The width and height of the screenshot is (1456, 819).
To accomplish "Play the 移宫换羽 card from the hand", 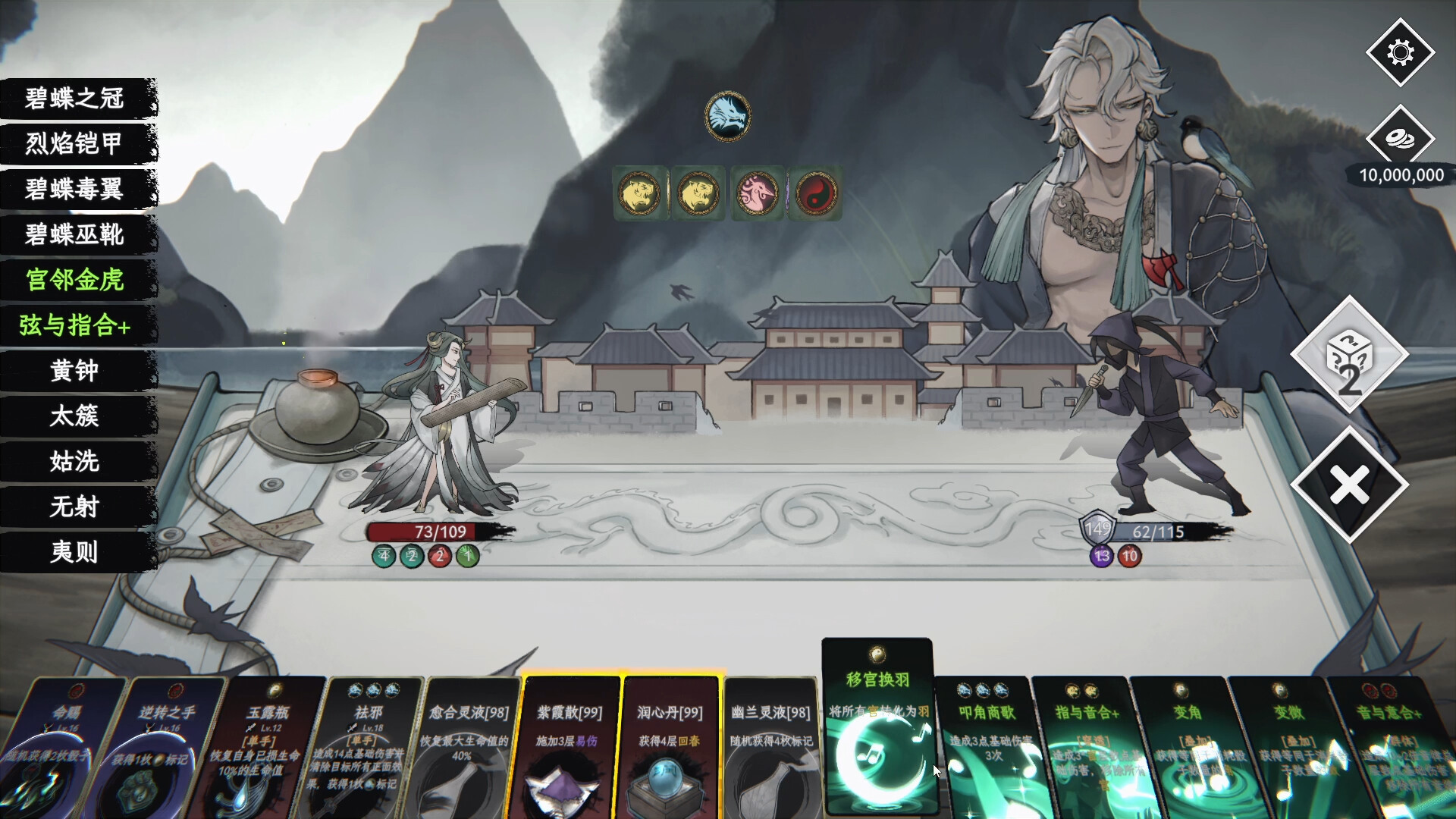I will 876,728.
